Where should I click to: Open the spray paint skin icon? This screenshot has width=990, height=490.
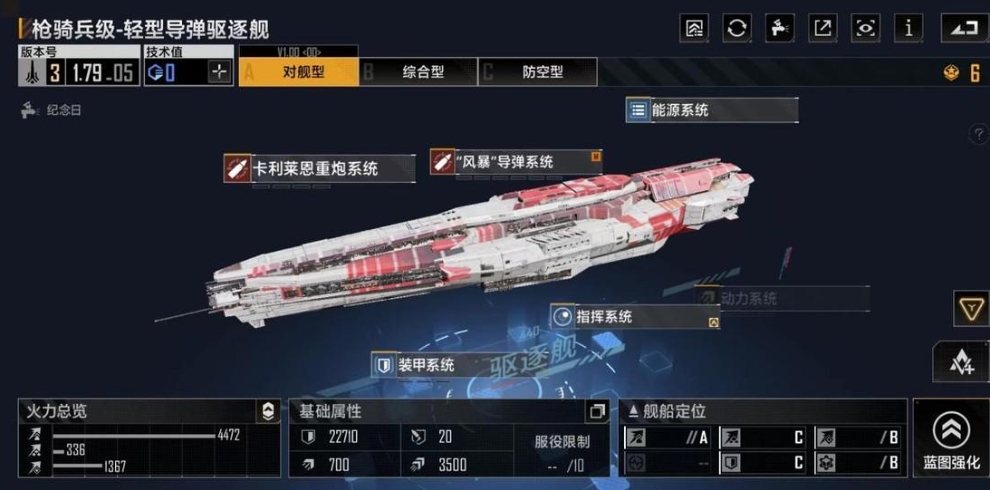pos(780,28)
